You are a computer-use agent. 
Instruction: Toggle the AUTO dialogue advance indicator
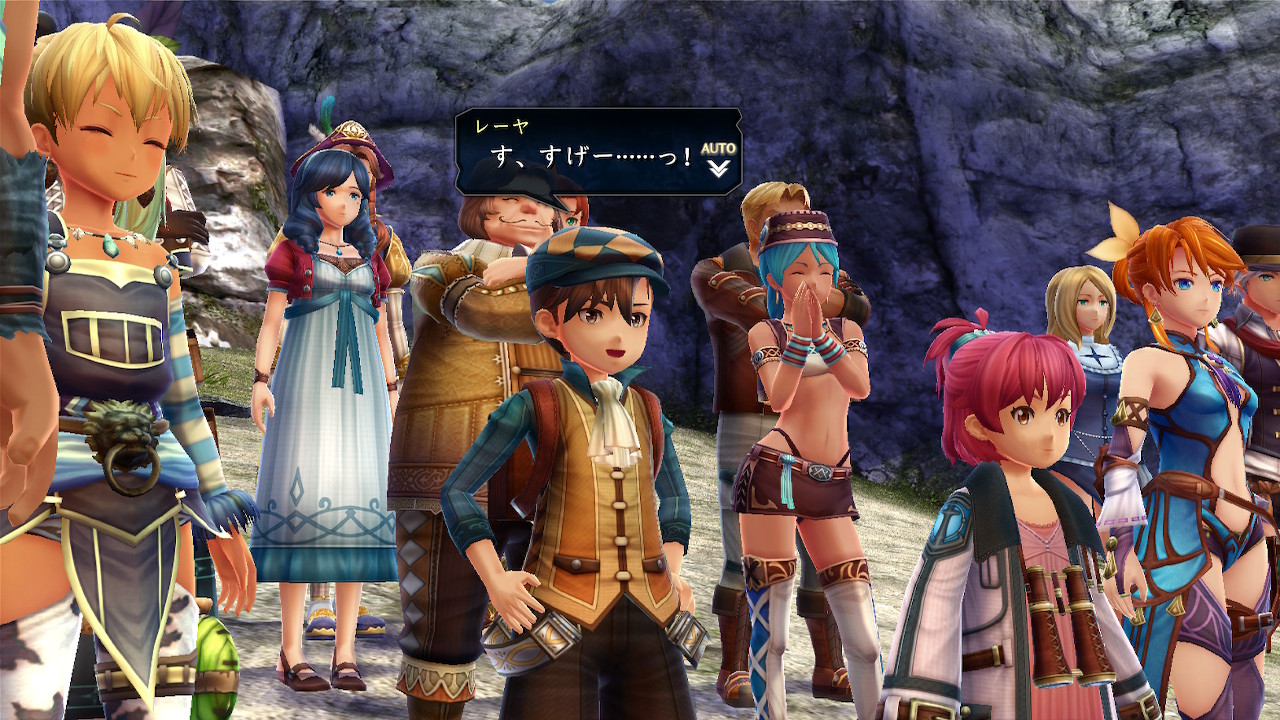click(718, 149)
